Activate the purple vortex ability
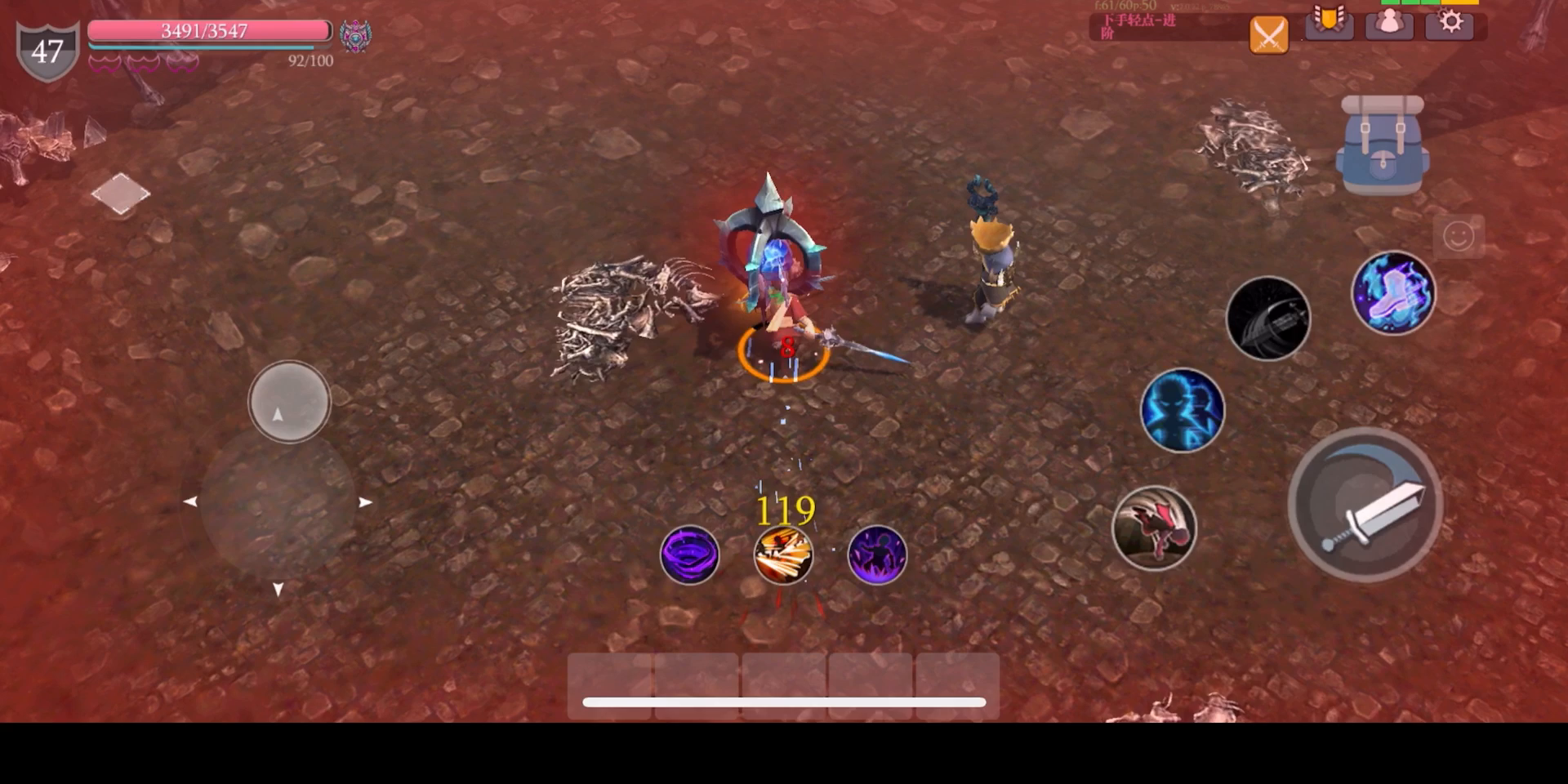The width and height of the screenshot is (1568, 784). click(x=689, y=555)
